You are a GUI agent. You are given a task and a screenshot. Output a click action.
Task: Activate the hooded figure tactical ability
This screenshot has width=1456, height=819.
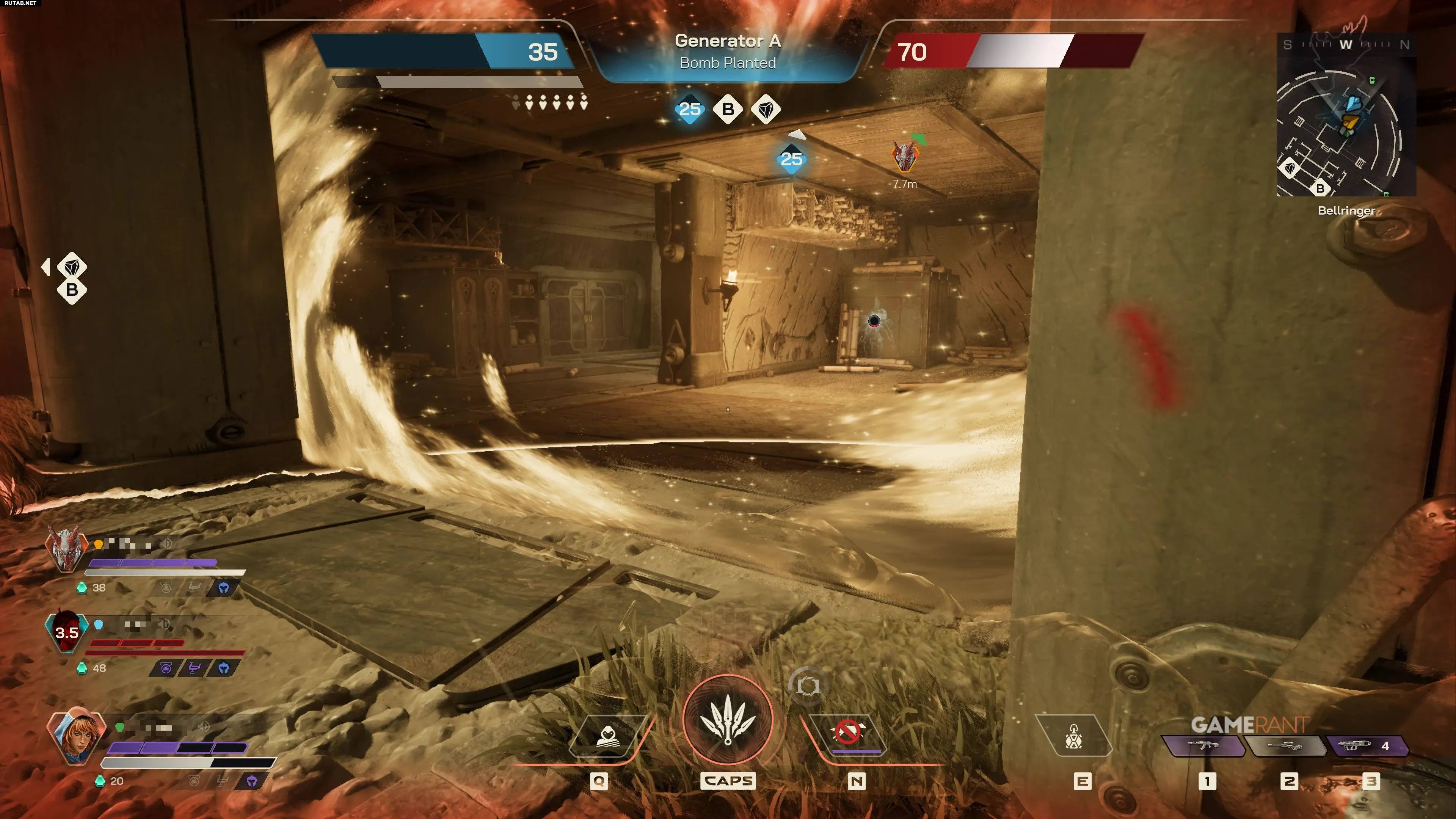(x=607, y=735)
